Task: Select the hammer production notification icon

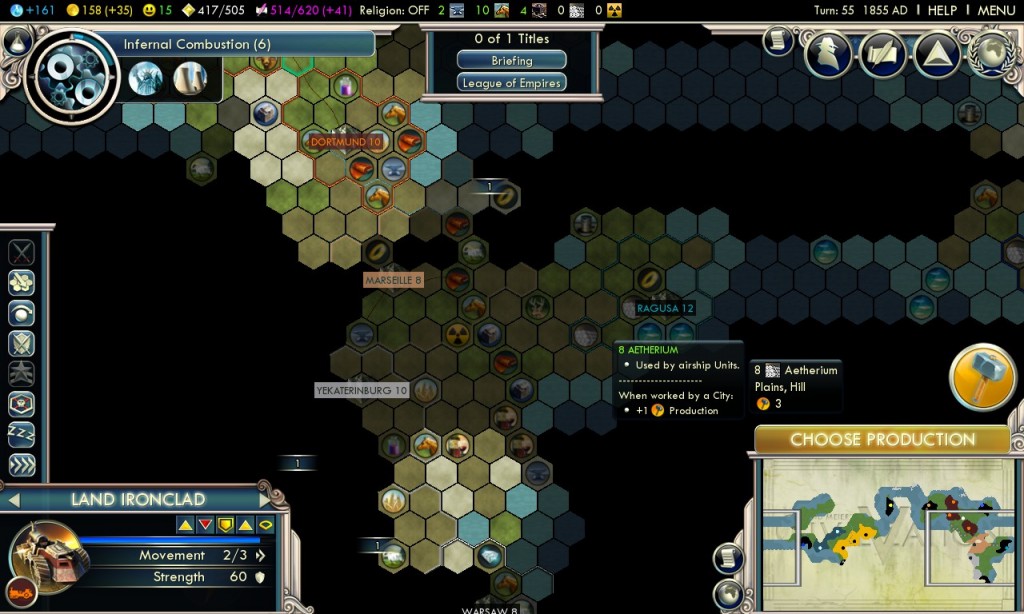Action: tap(982, 377)
